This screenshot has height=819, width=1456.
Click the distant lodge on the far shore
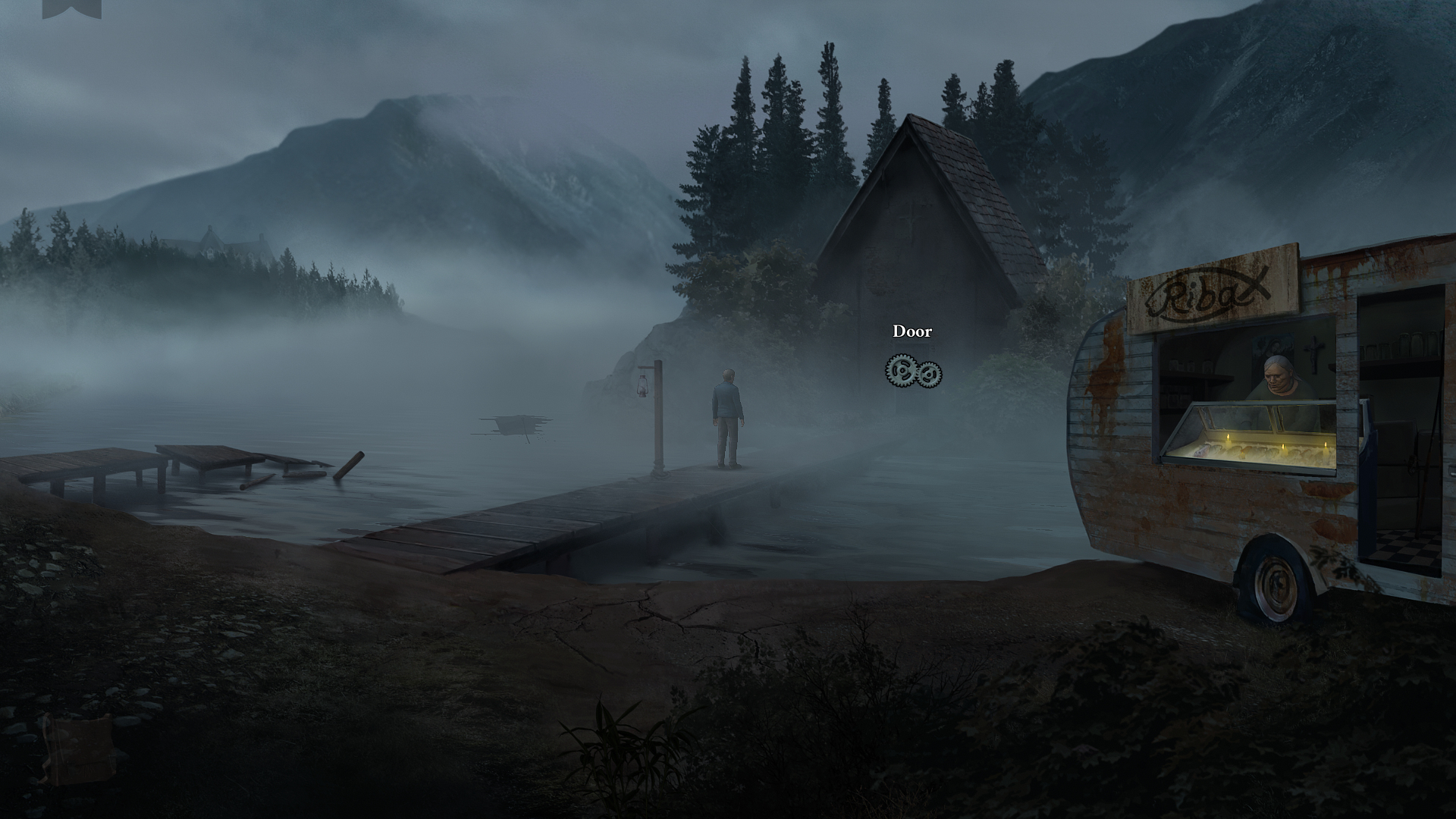210,242
